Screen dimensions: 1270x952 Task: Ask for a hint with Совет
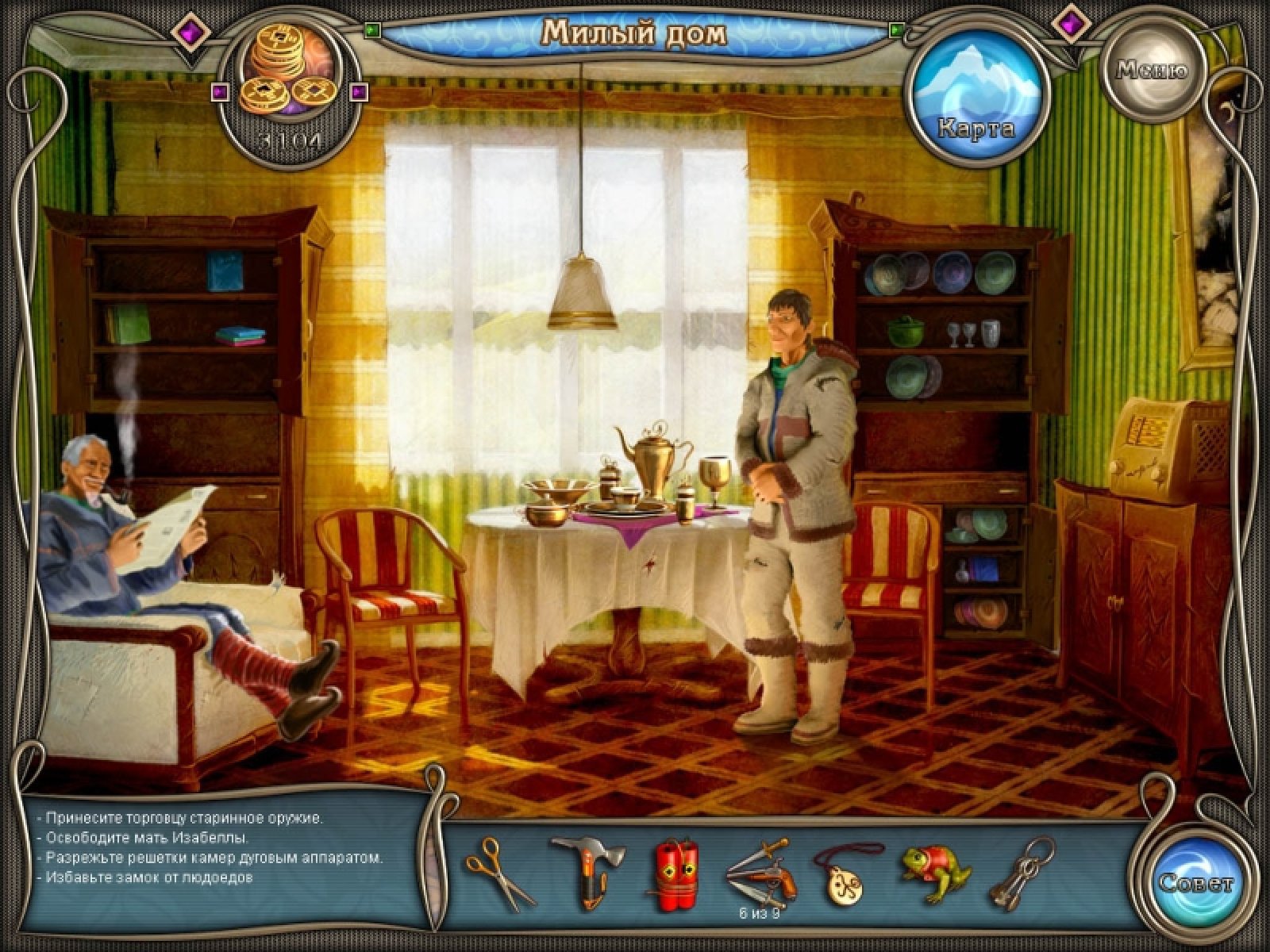pos(1195,882)
